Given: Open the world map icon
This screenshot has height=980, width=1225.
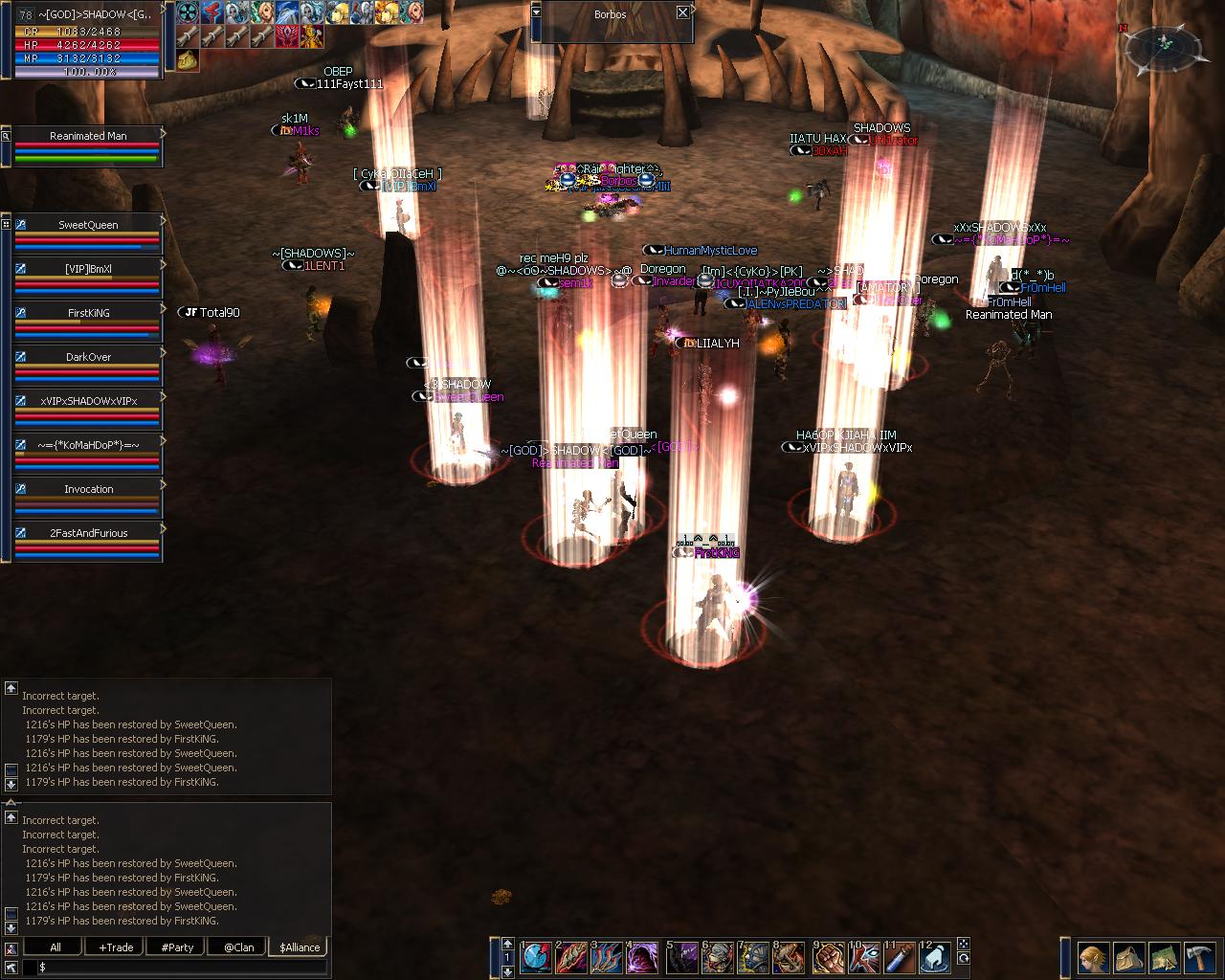Looking at the screenshot, I should [1164, 957].
